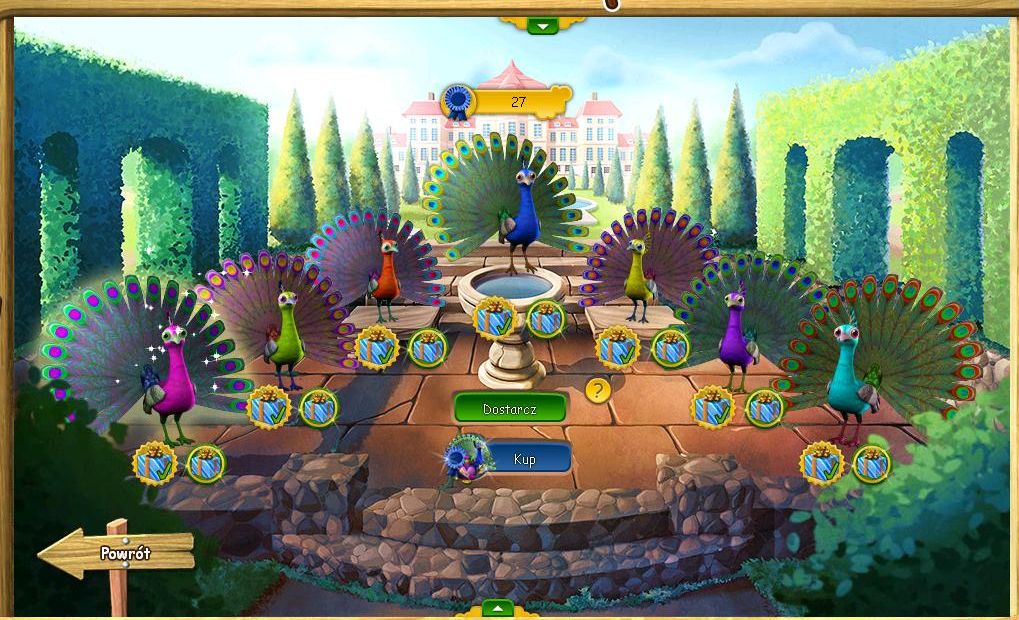Click the green Dostarcz button
The height and width of the screenshot is (620, 1019).
coord(510,407)
